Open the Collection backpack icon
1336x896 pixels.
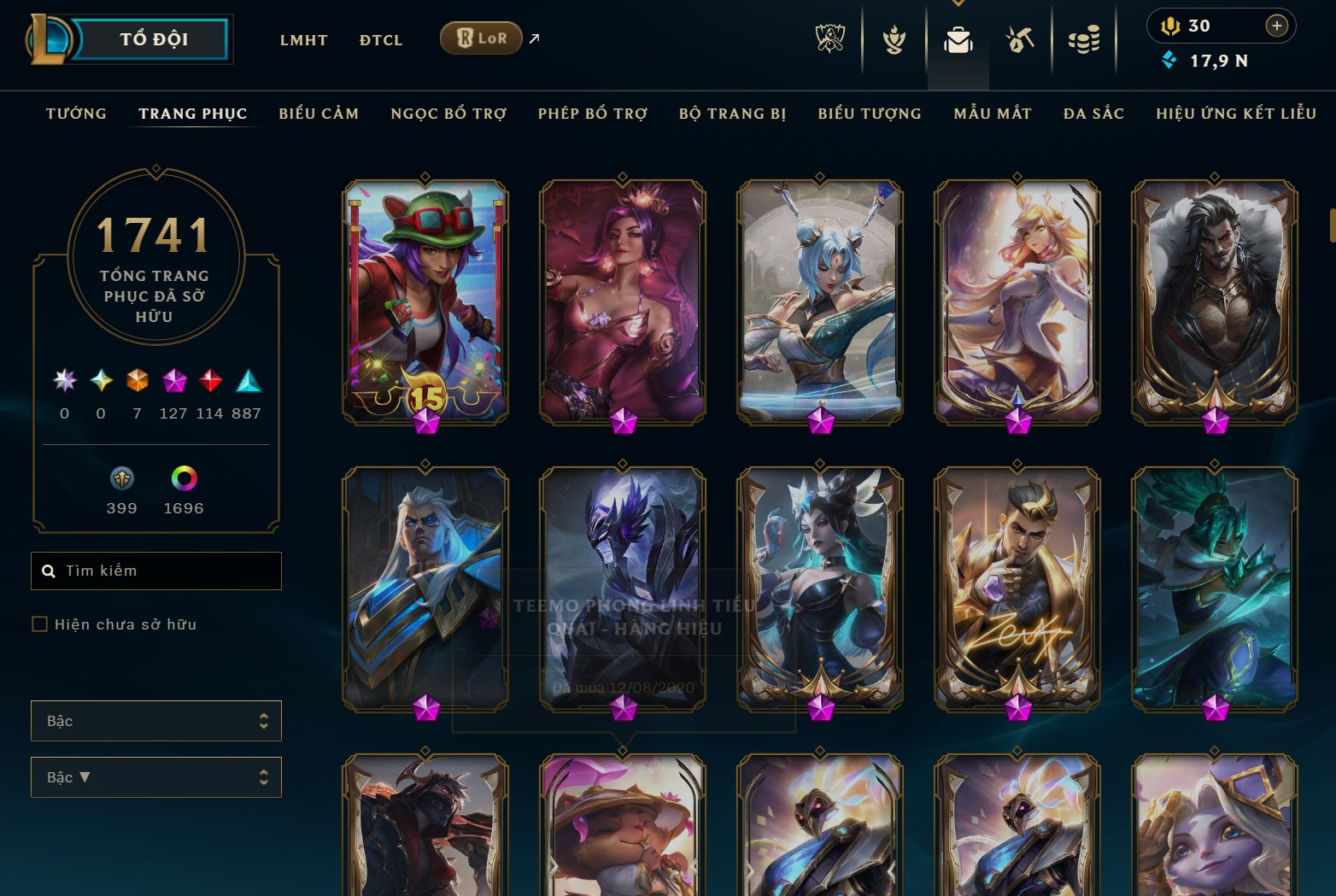tap(958, 38)
